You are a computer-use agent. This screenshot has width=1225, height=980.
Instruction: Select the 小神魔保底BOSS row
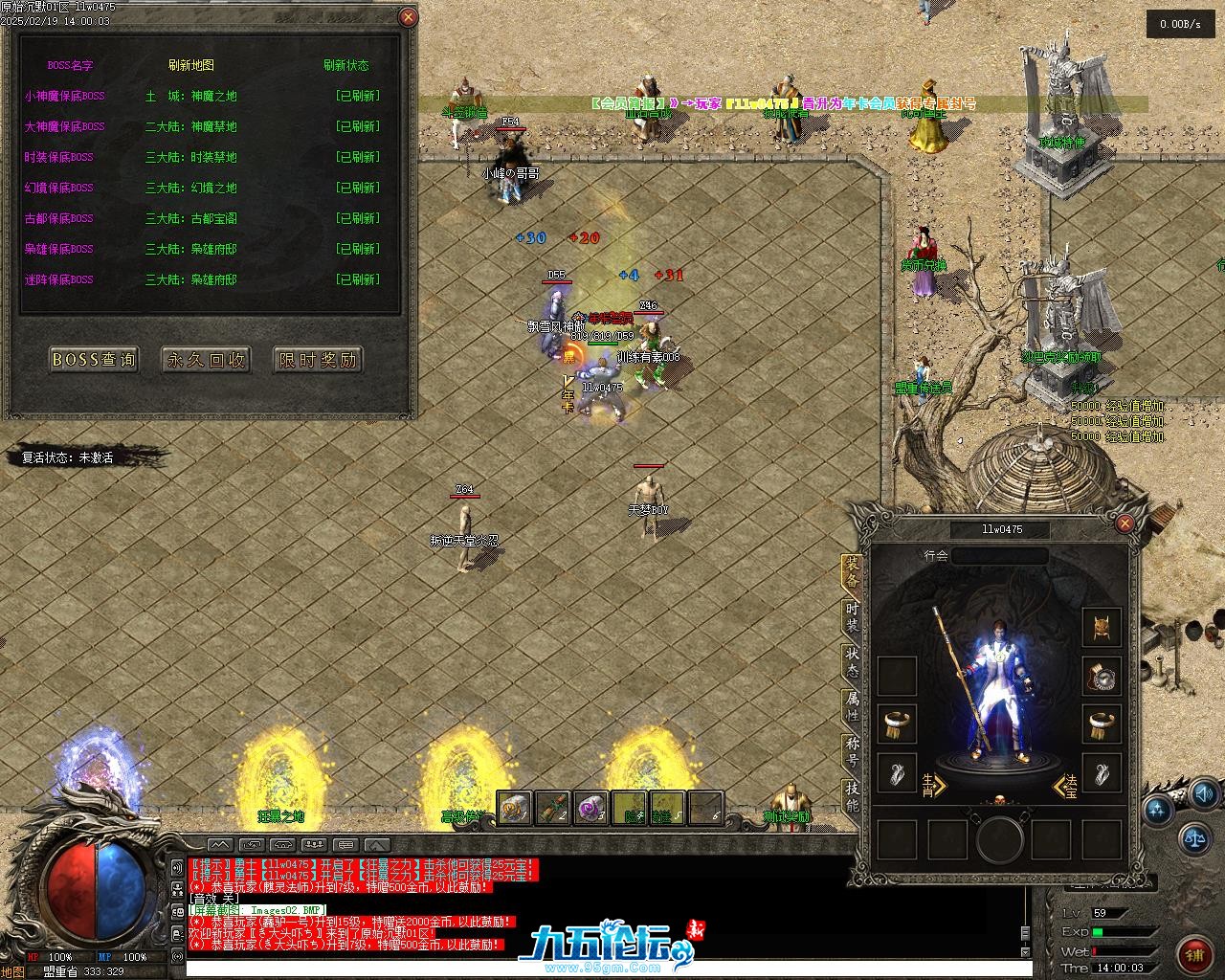pos(65,96)
